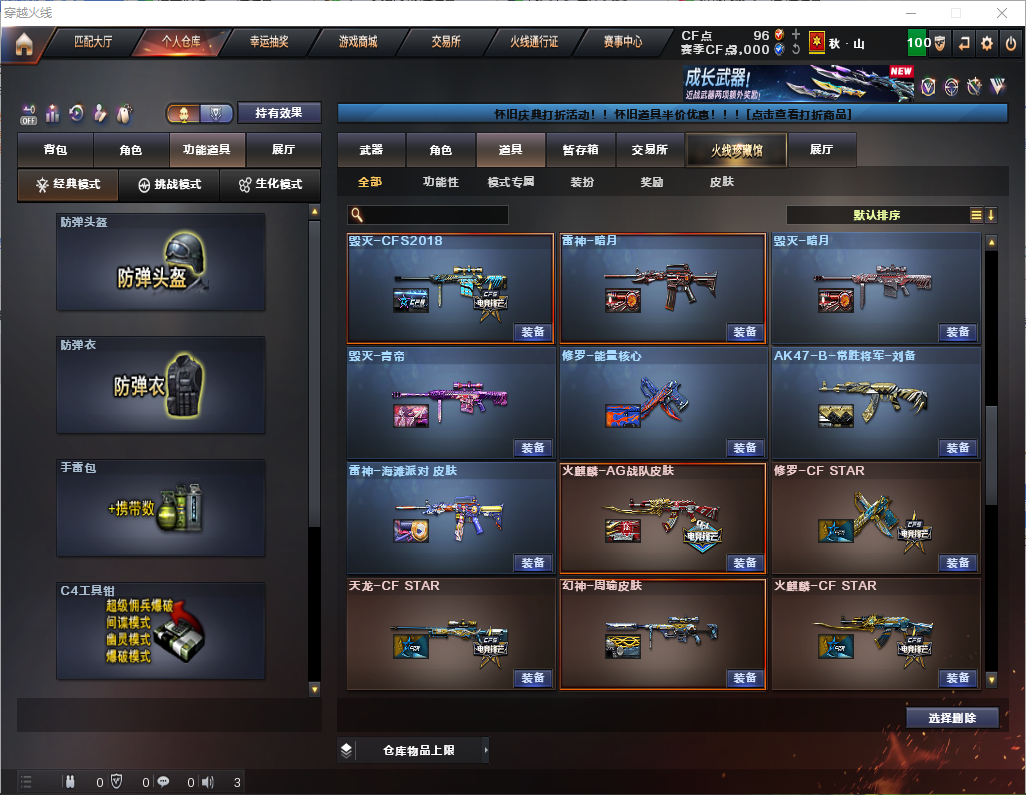Filter items by 皮肤 skins

[721, 182]
